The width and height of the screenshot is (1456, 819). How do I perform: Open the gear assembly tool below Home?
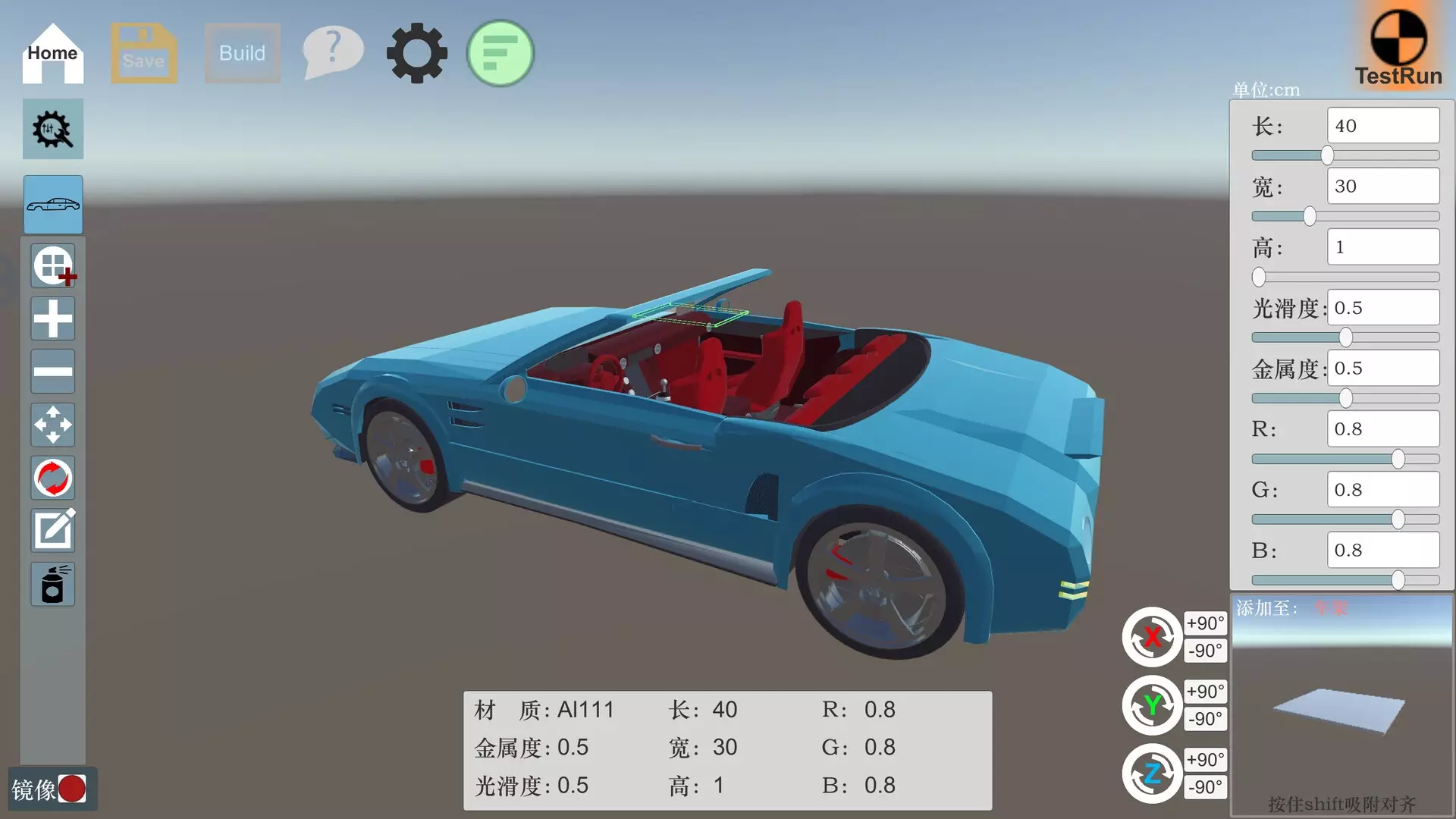52,129
